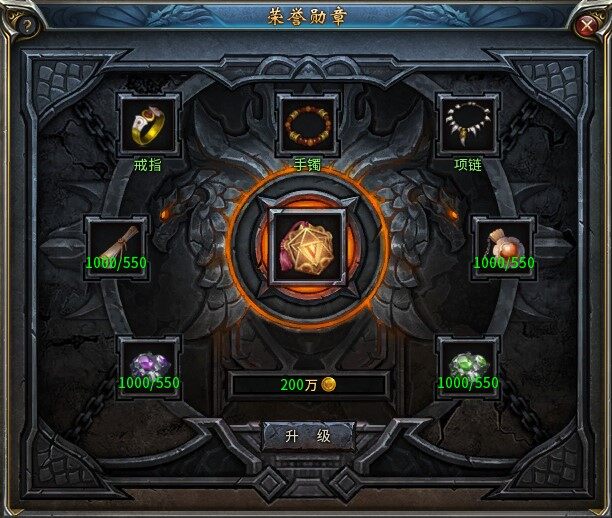Select the 手镯 bracelet slot

tap(308, 126)
